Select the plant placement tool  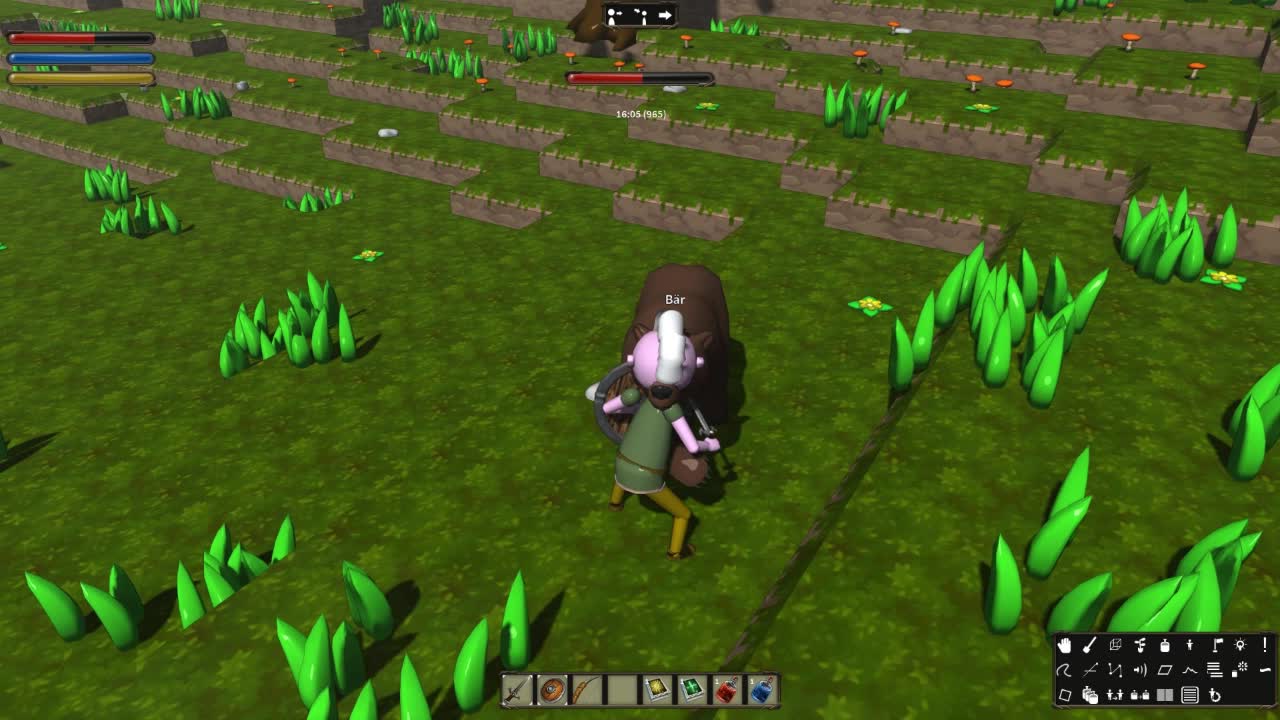click(x=1140, y=645)
